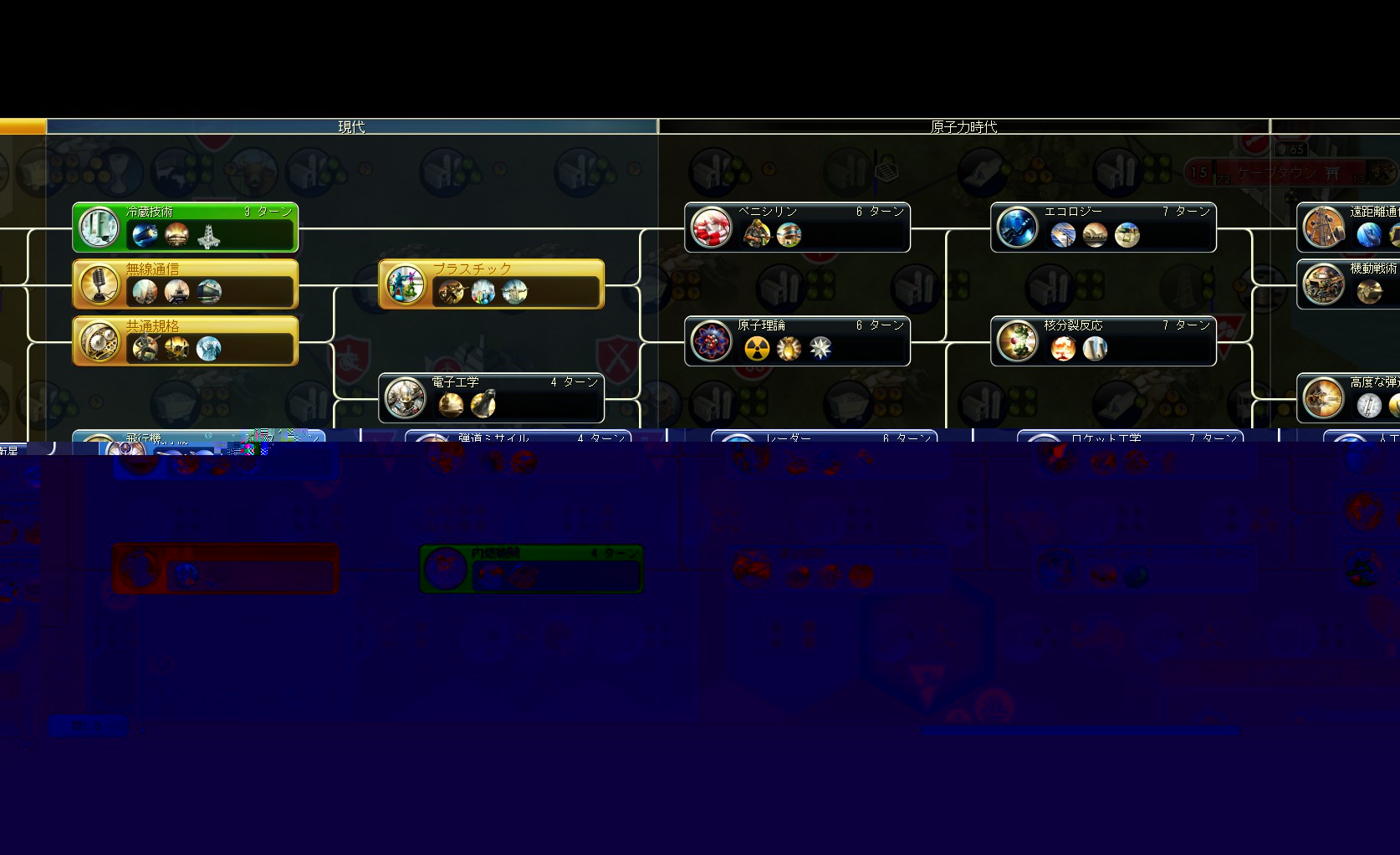Click the 現代 era header
Viewport: 1400px width, 855px height.
coord(351,126)
